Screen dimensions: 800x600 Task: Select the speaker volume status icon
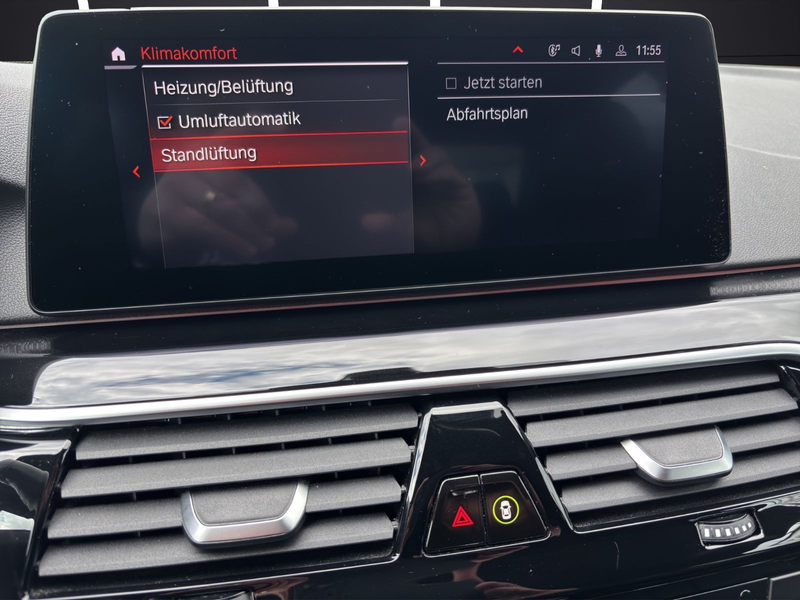(x=576, y=50)
